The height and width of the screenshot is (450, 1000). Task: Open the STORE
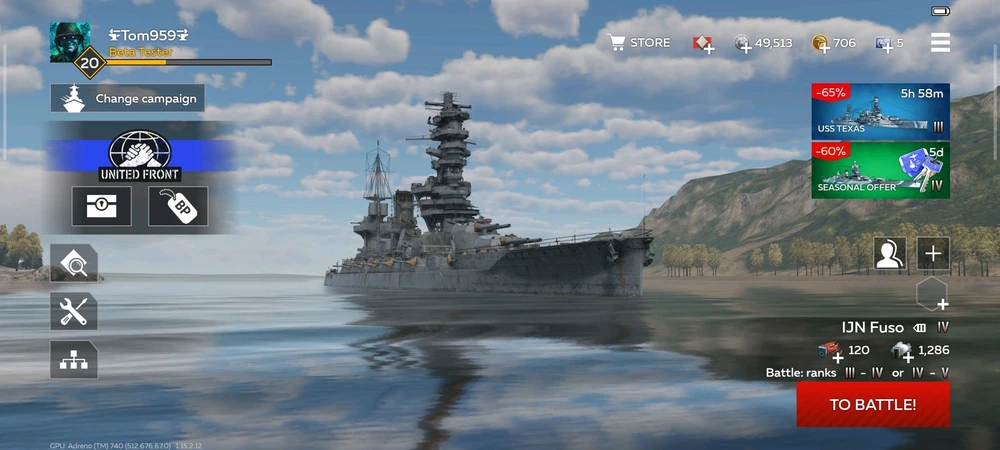click(640, 43)
